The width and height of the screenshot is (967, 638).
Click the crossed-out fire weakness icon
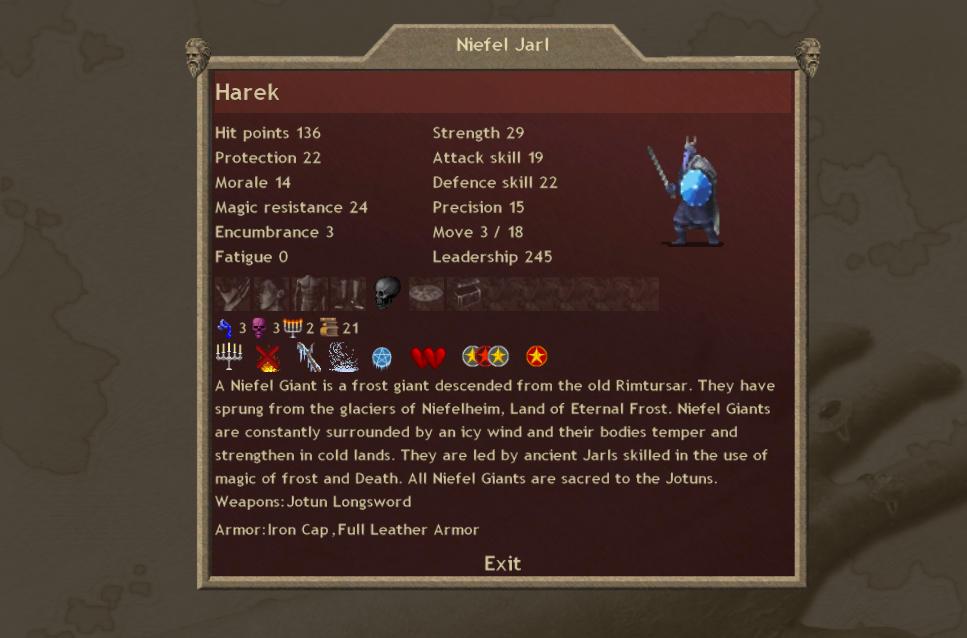coord(267,357)
